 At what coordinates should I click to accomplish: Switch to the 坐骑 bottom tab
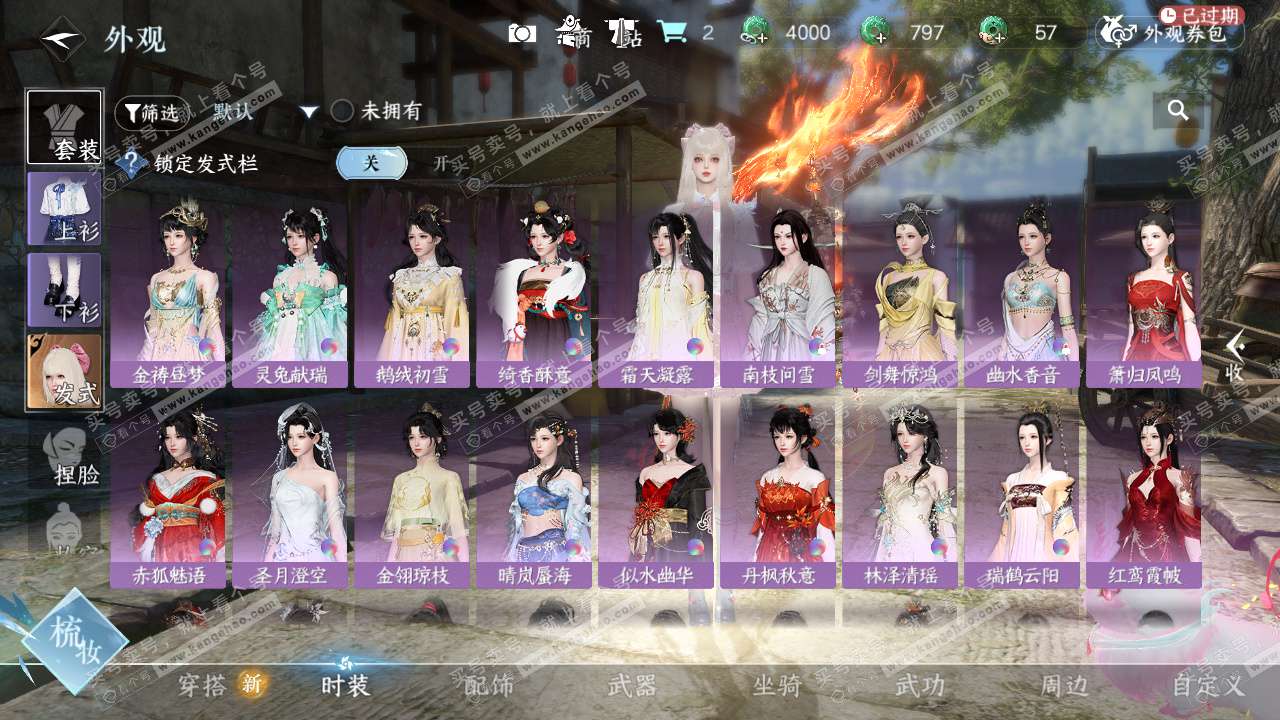777,685
